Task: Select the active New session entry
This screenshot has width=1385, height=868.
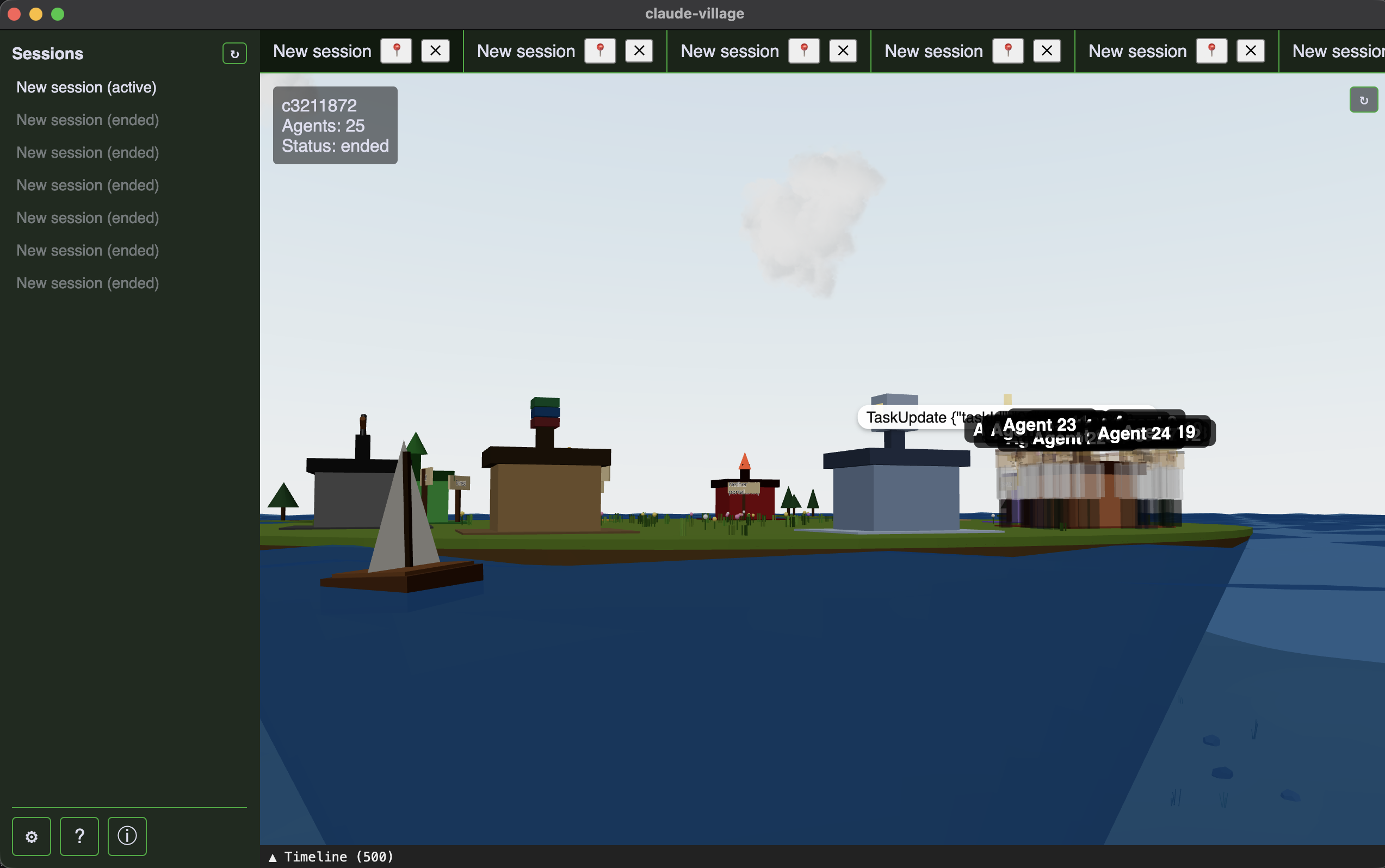Action: (86, 87)
